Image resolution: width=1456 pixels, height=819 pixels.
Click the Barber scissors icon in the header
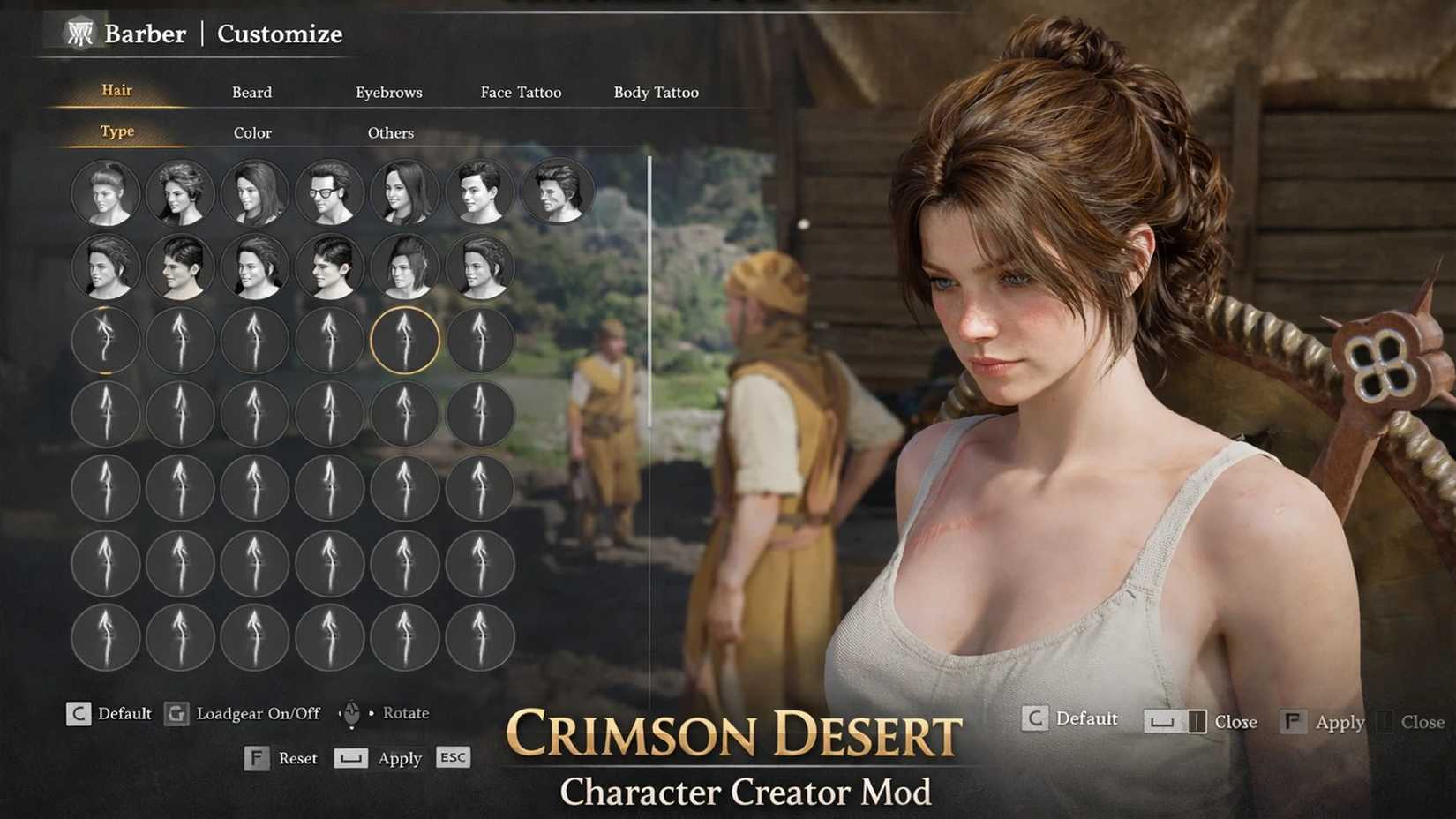(79, 34)
